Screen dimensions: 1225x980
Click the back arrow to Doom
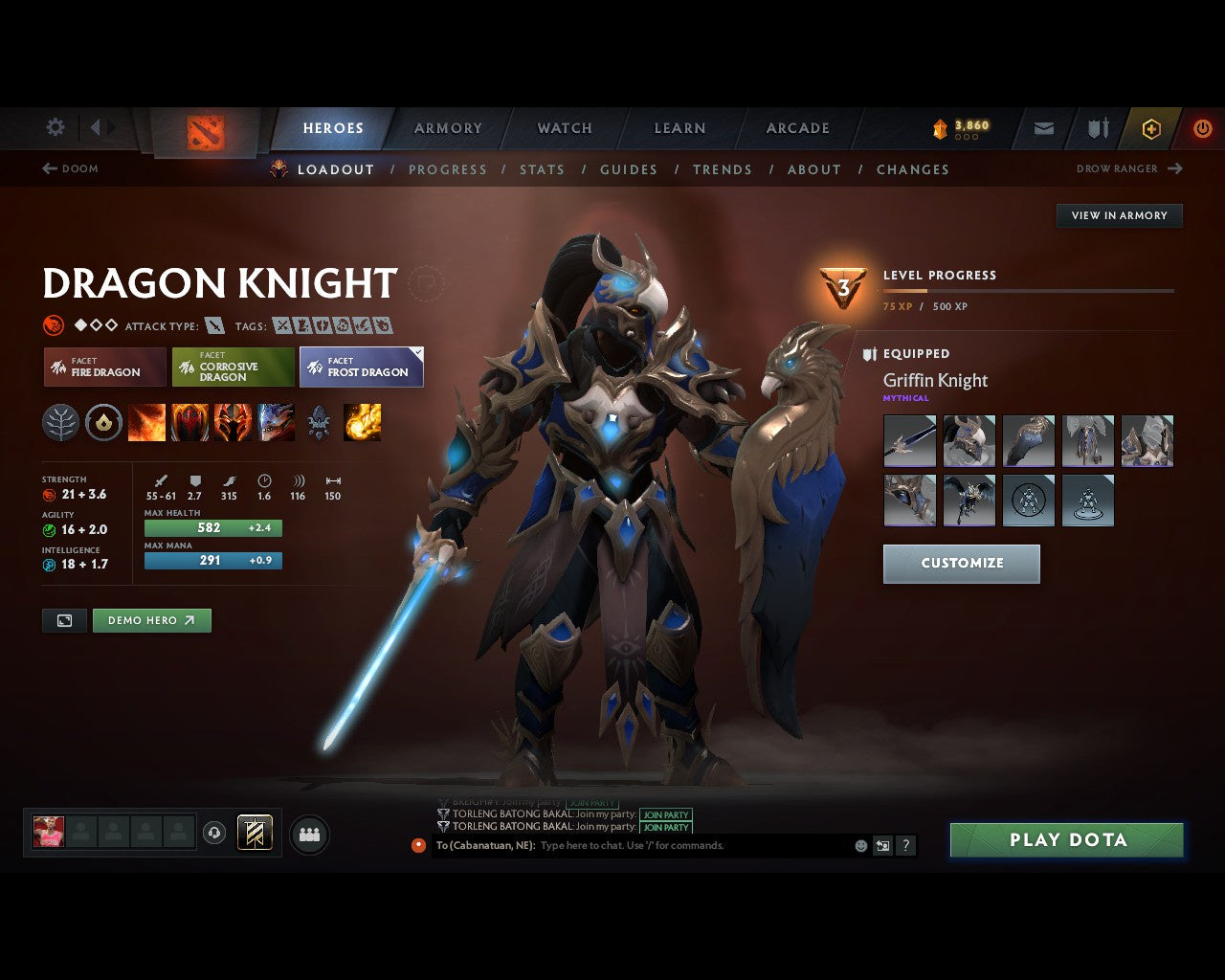tap(48, 168)
